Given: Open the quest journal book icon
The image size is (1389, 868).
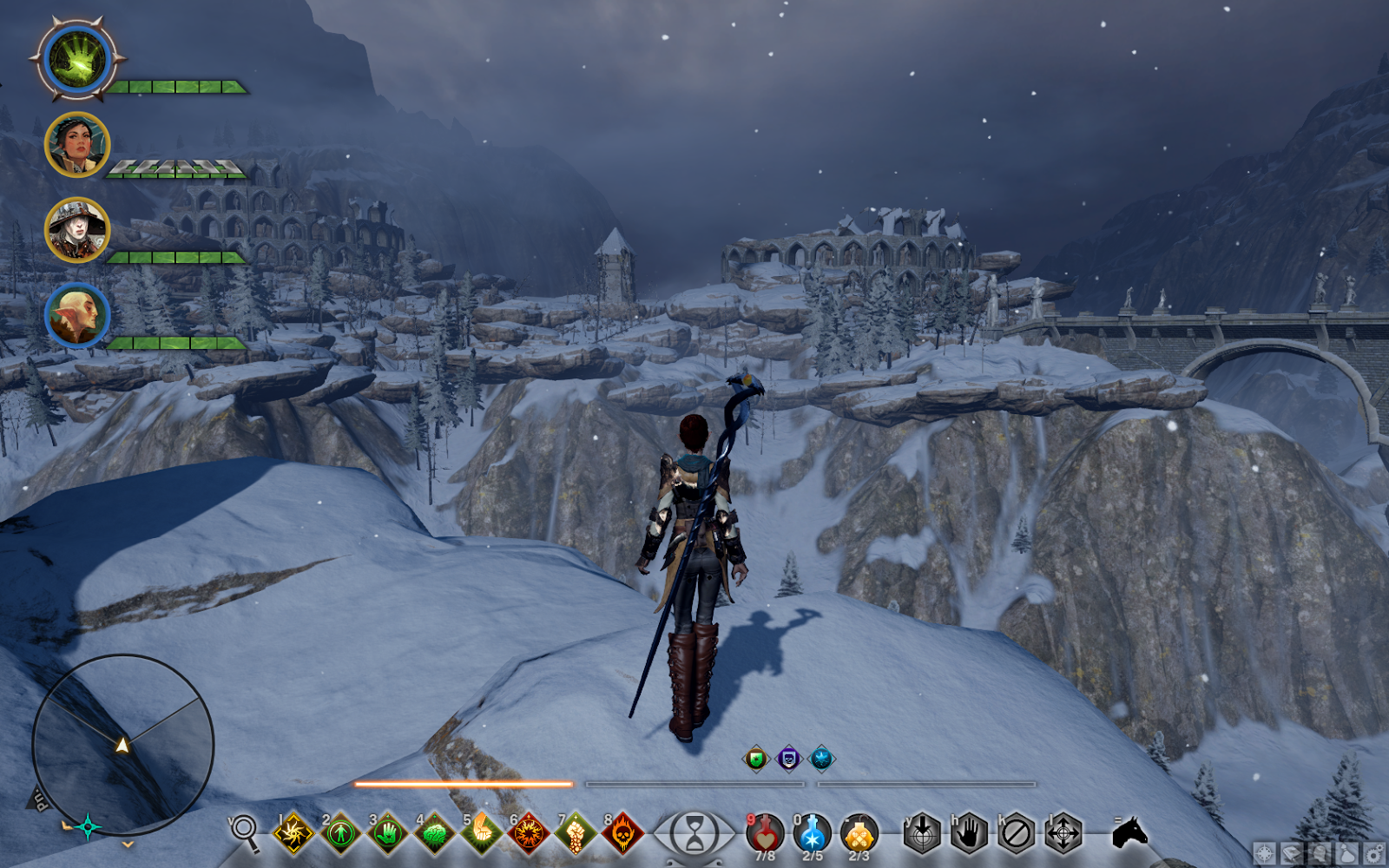Looking at the screenshot, I should [x=1290, y=853].
